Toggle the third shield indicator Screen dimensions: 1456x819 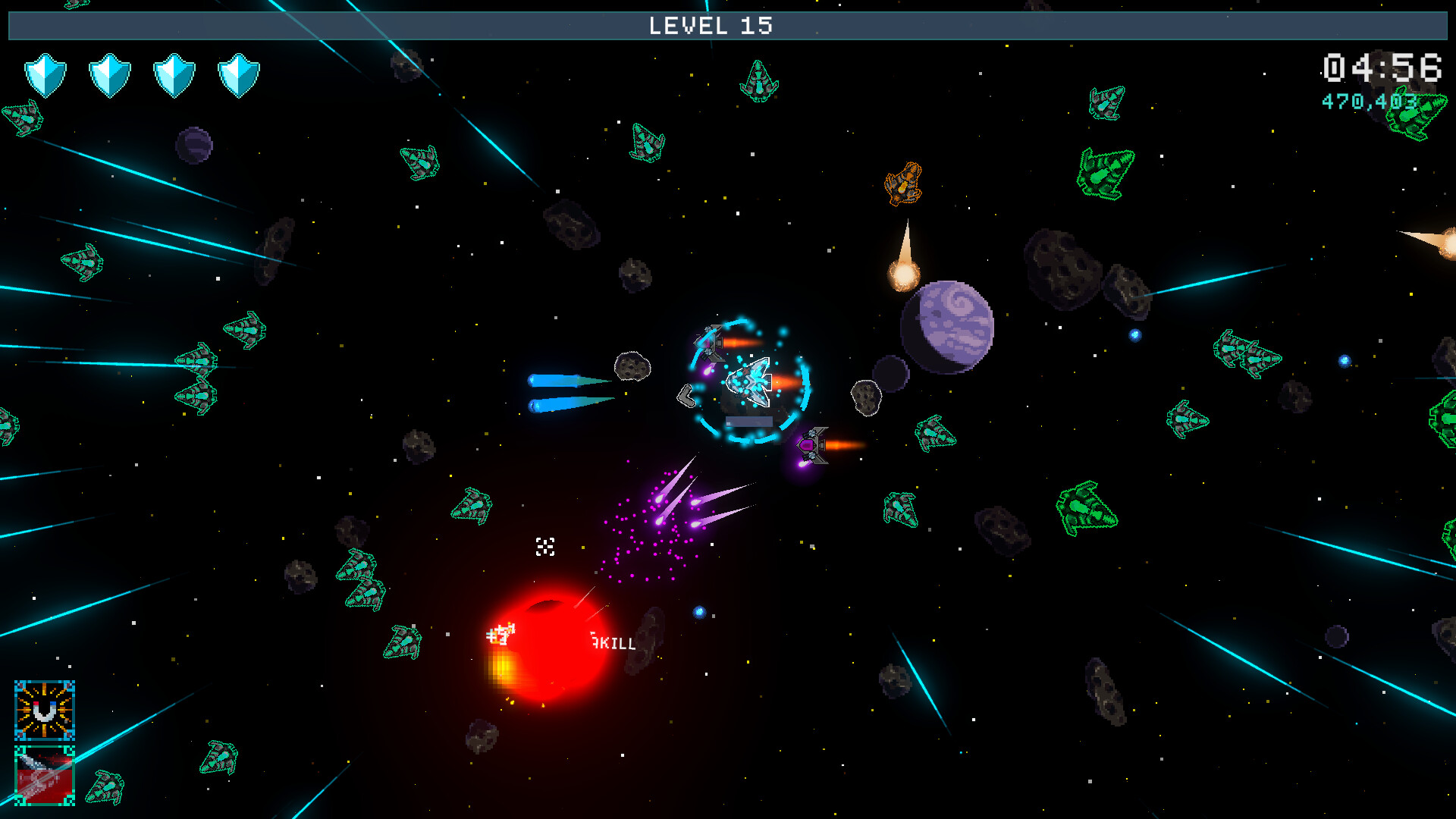(x=173, y=74)
